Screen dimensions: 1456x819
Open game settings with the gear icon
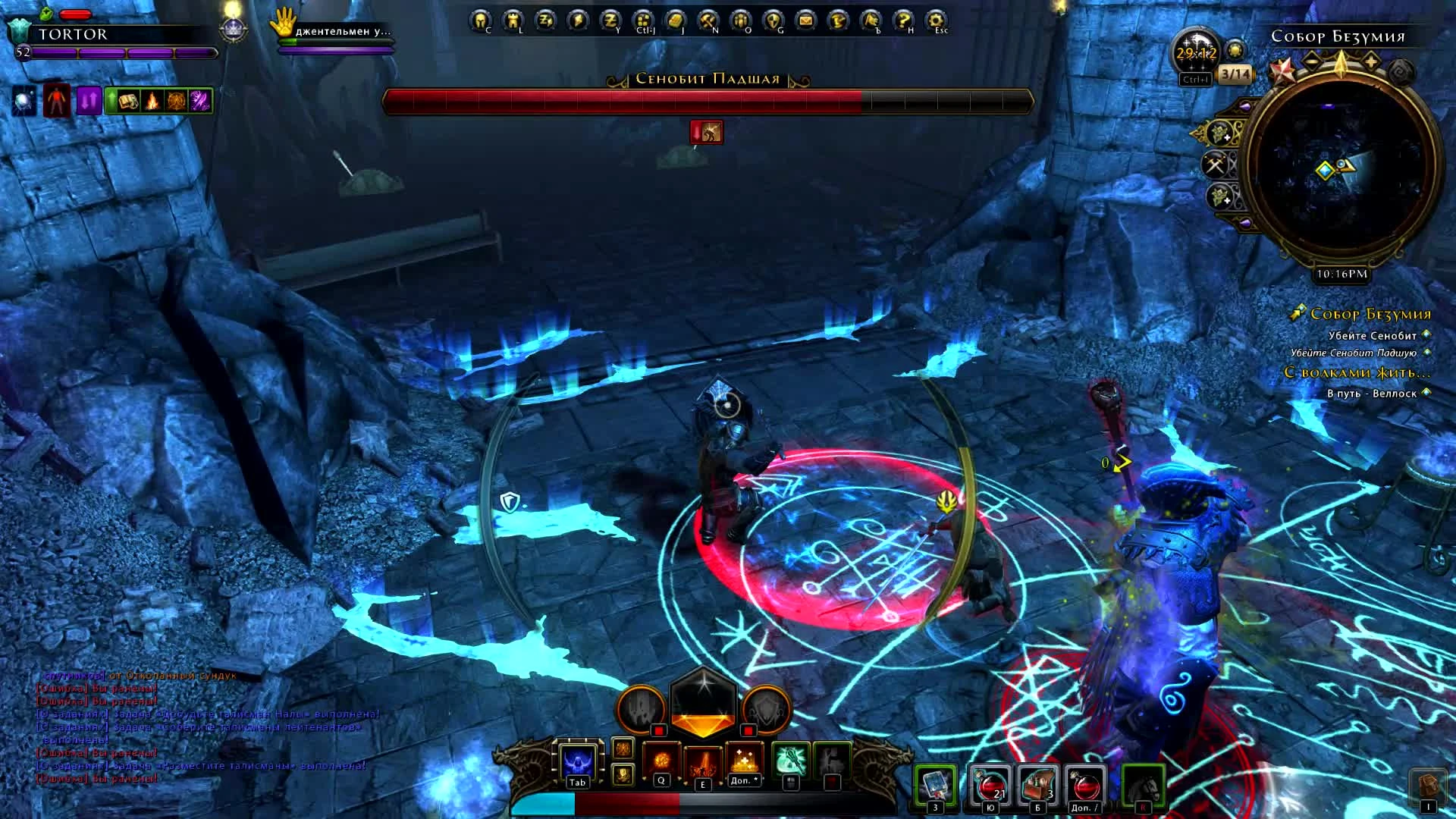pos(934,19)
